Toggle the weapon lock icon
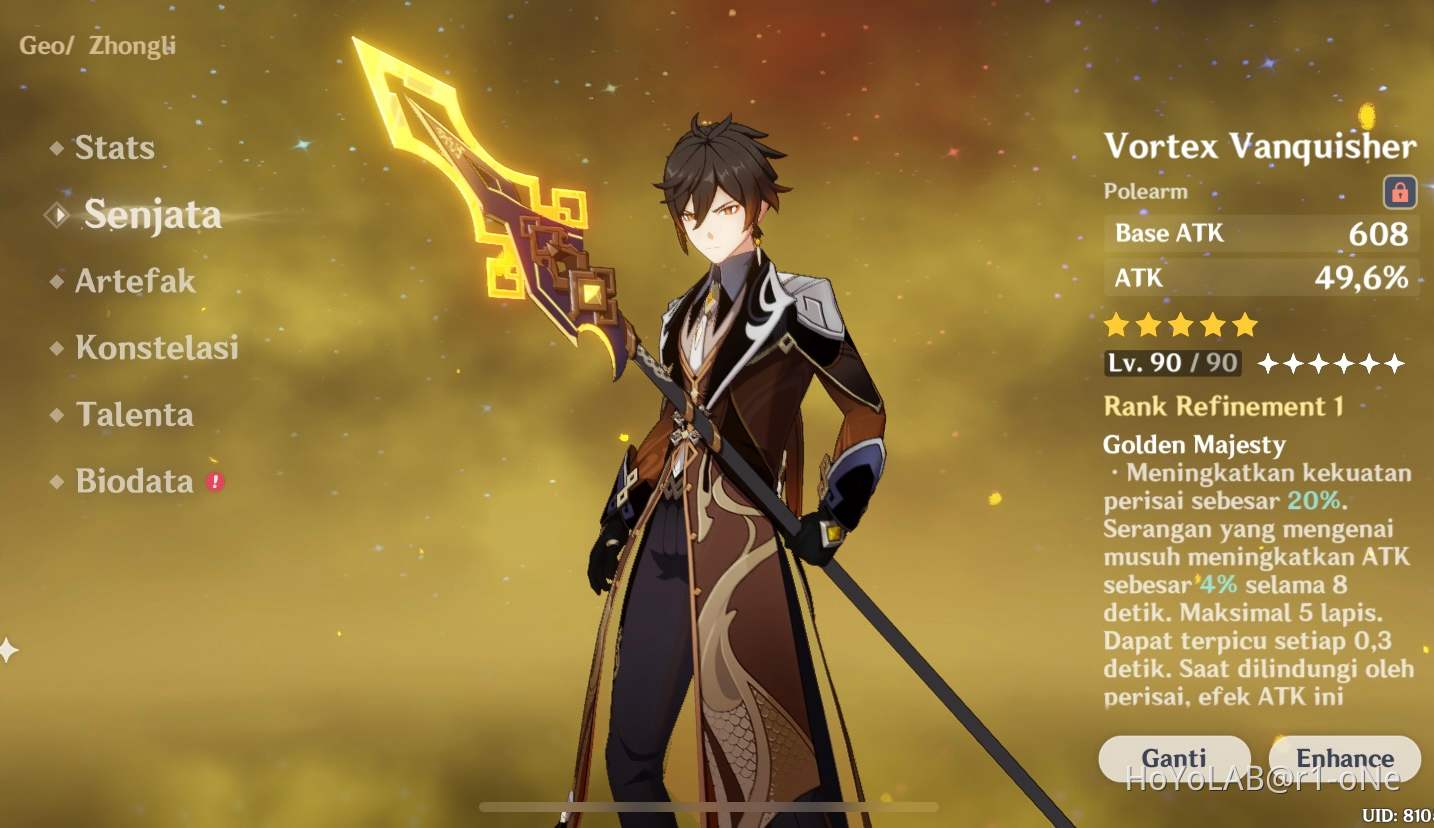This screenshot has width=1434, height=828. pyautogui.click(x=1400, y=191)
